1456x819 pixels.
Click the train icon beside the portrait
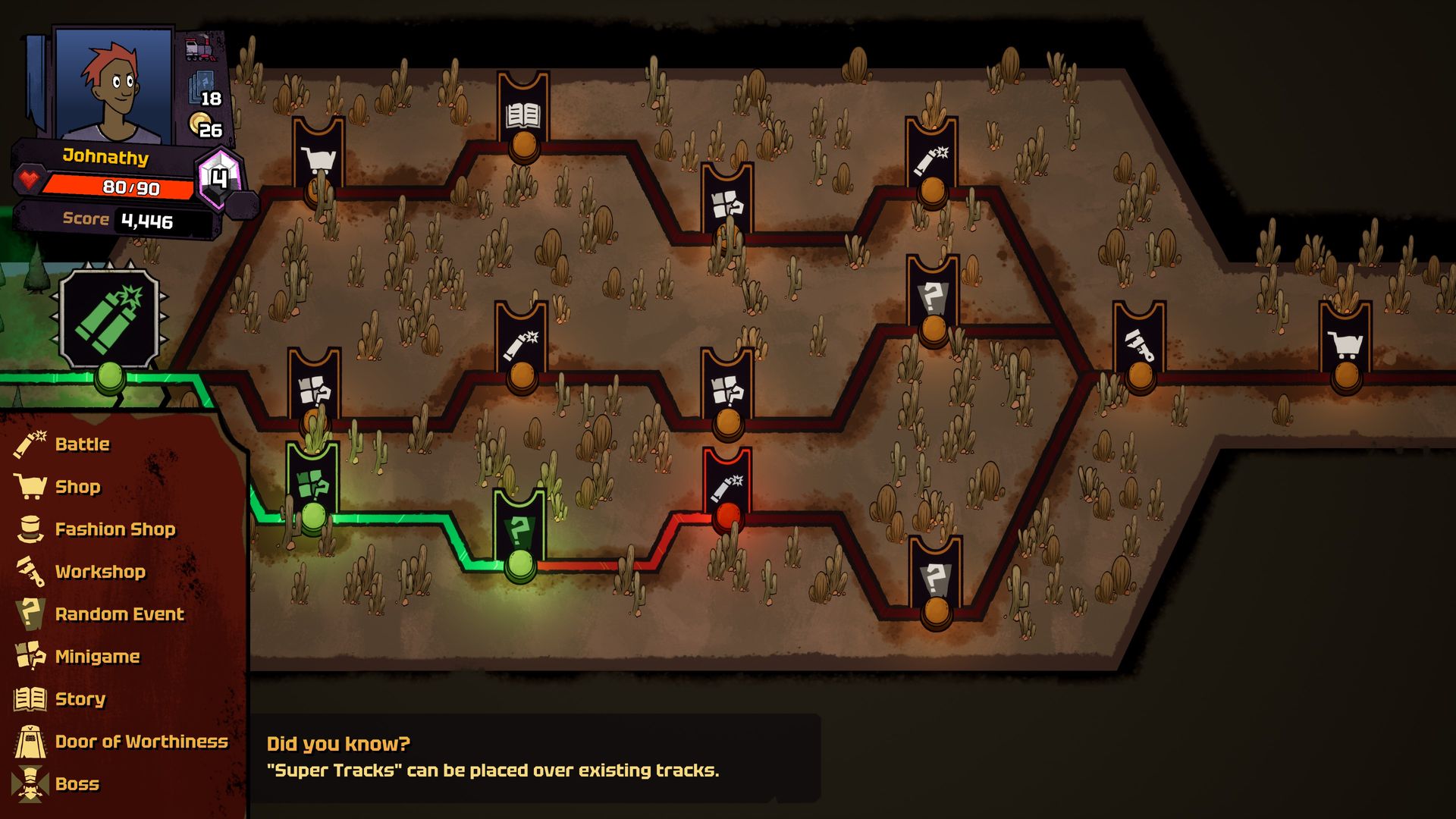200,50
